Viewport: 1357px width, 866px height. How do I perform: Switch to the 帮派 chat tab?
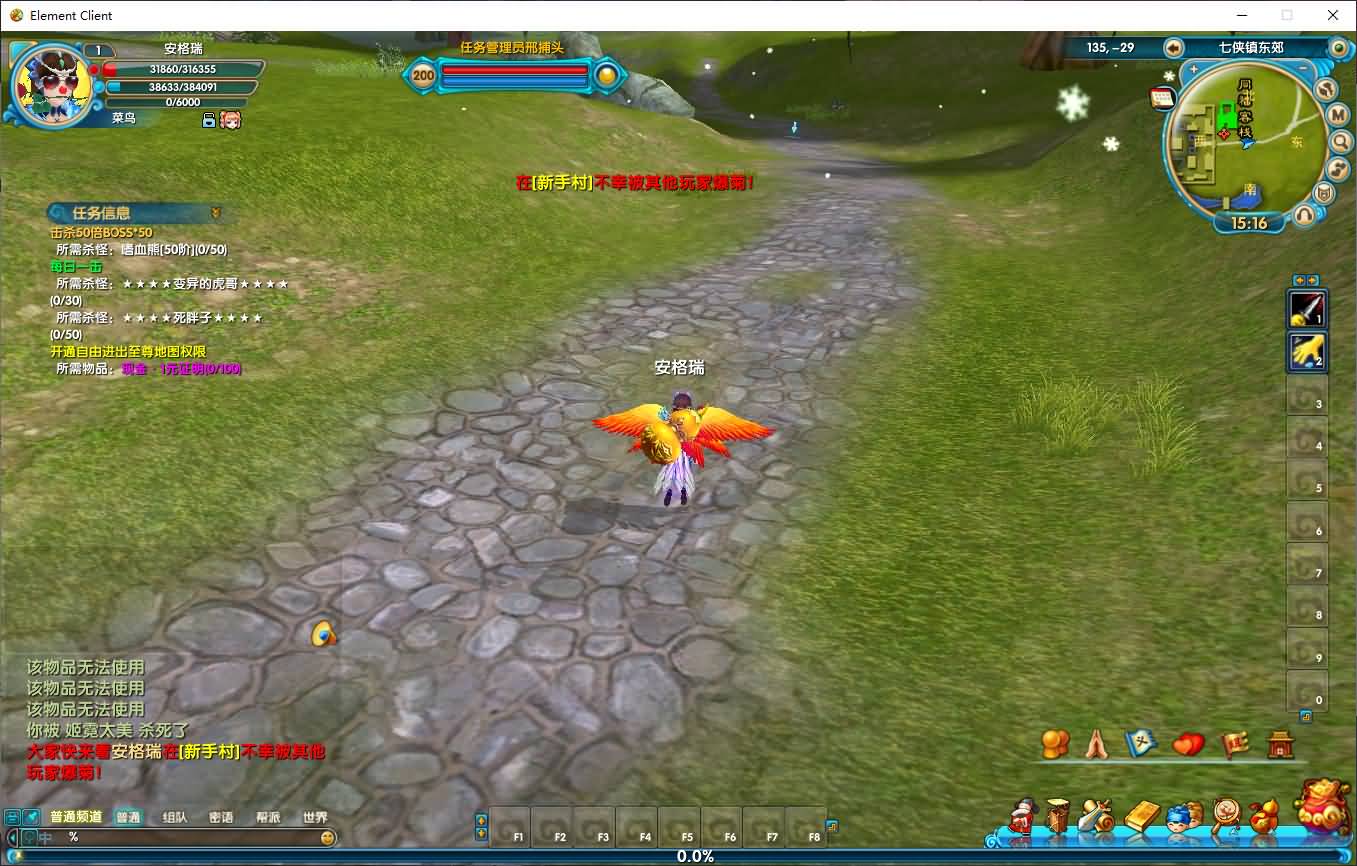(x=267, y=817)
